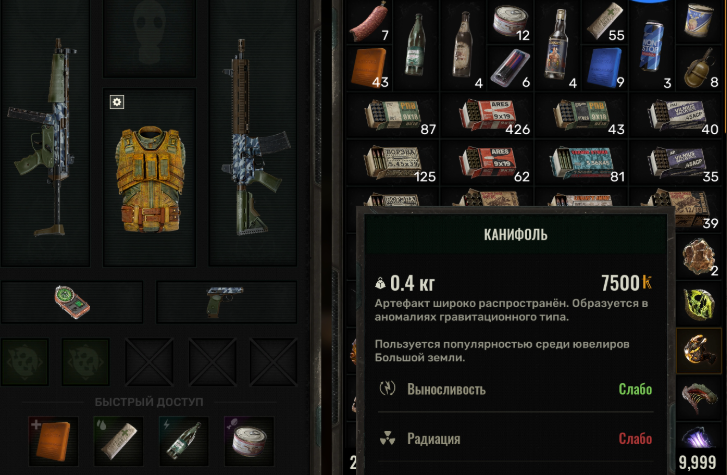This screenshot has width=727, height=475.
Task: Select the ARES 9x19 ammo stack of 426
Action: coord(490,115)
